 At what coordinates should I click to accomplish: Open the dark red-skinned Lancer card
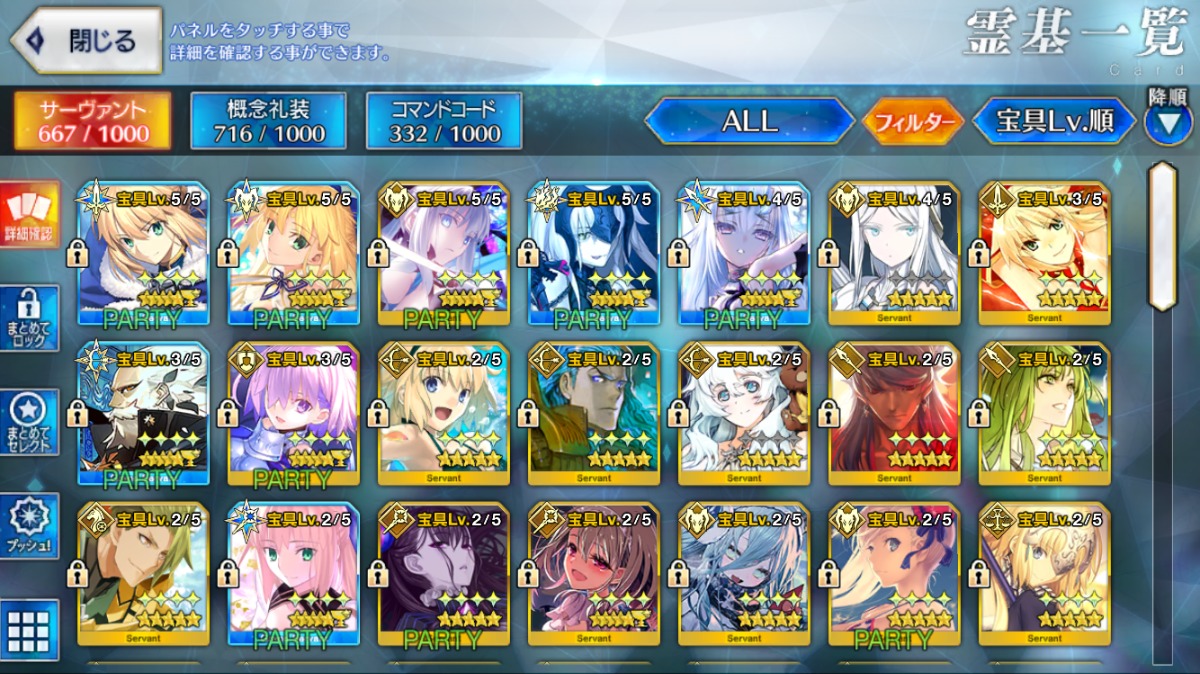pyautogui.click(x=894, y=413)
